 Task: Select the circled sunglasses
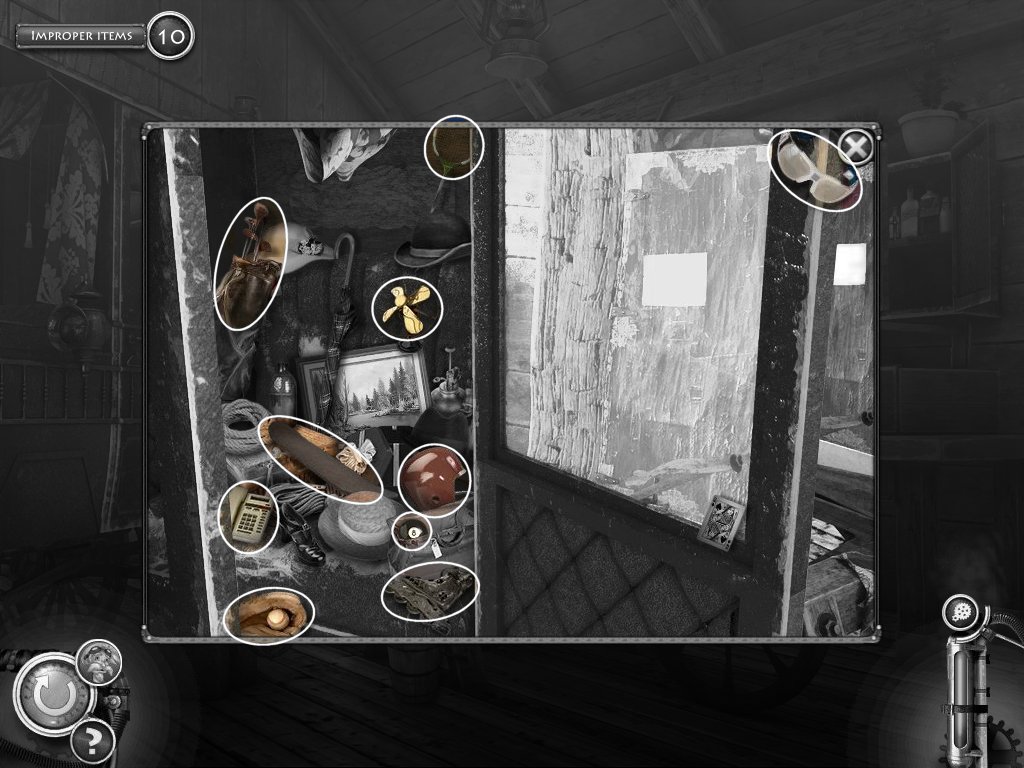(815, 170)
